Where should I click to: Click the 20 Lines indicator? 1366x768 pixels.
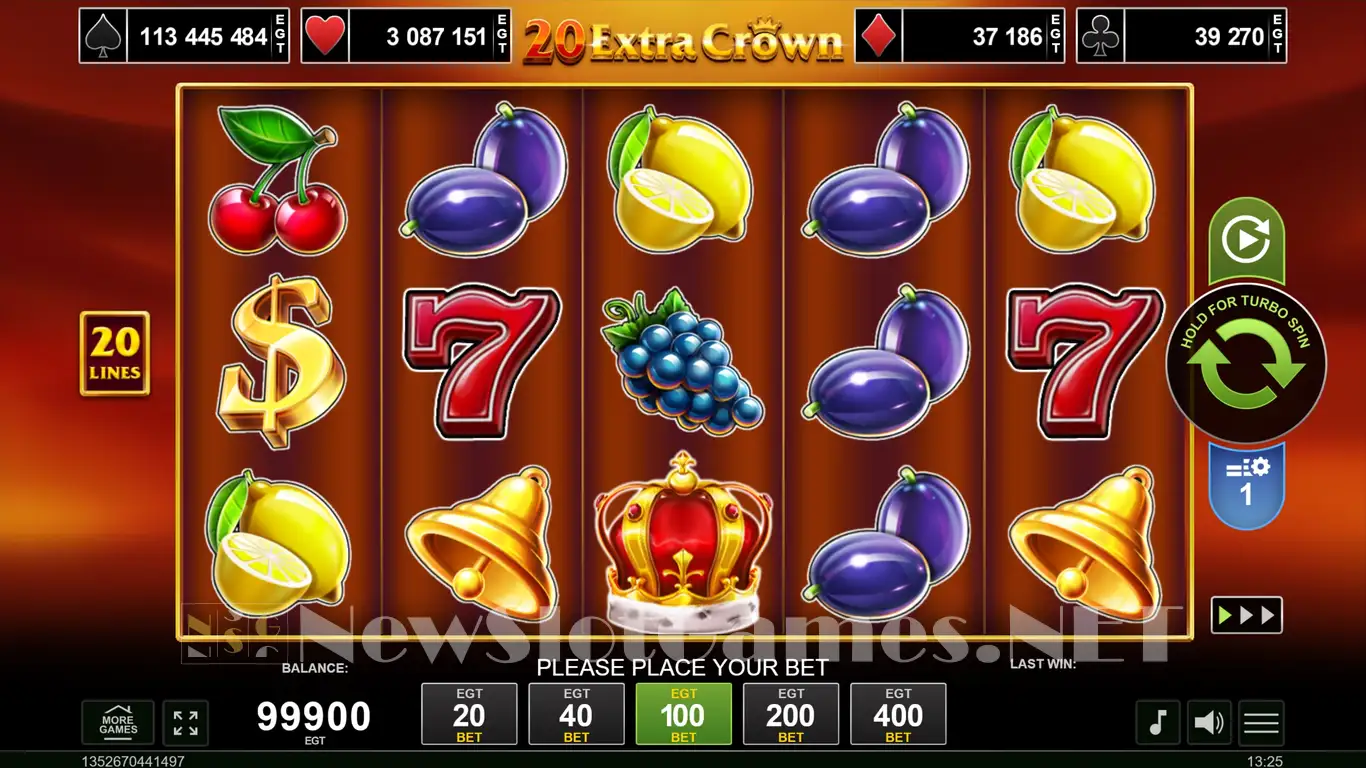[x=115, y=353]
